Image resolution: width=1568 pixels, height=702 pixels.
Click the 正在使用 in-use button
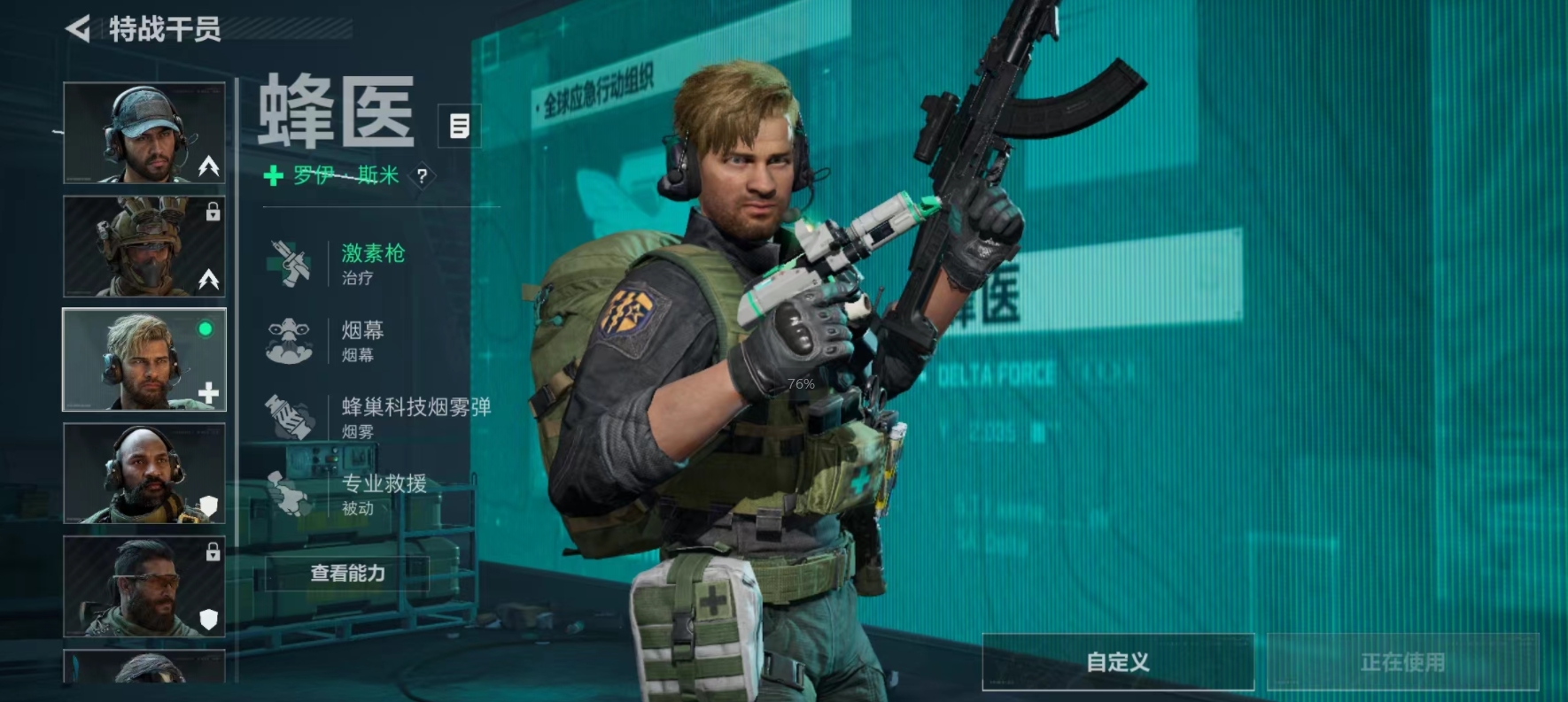click(x=1402, y=662)
